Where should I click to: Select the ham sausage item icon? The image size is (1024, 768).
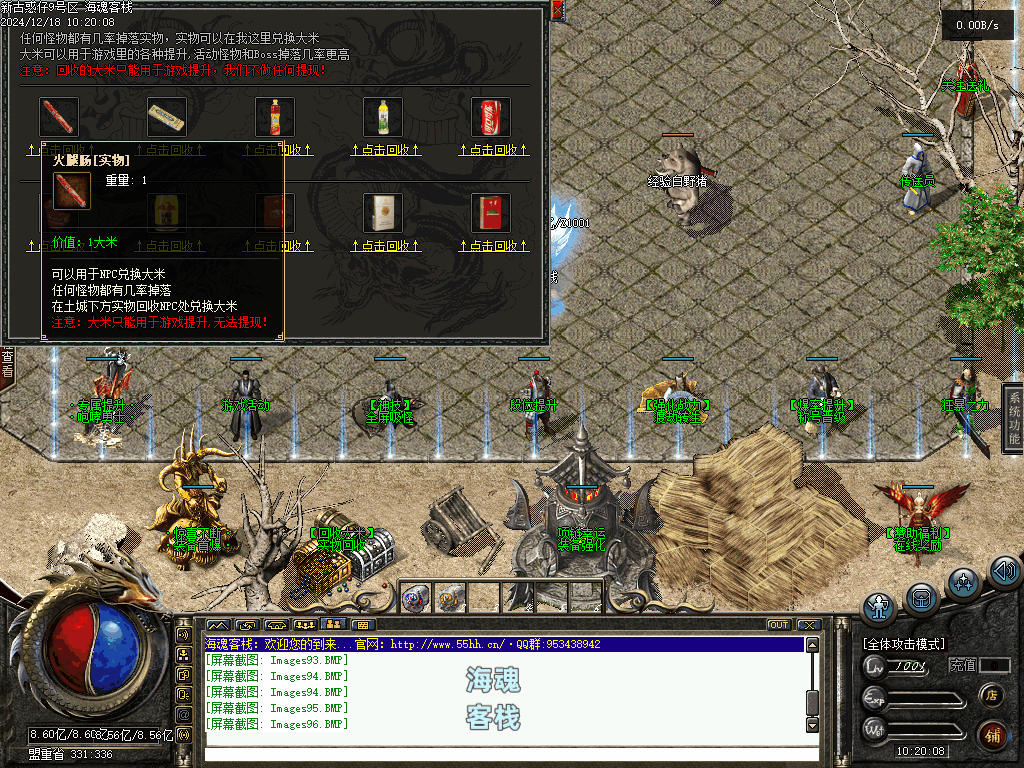coord(59,117)
